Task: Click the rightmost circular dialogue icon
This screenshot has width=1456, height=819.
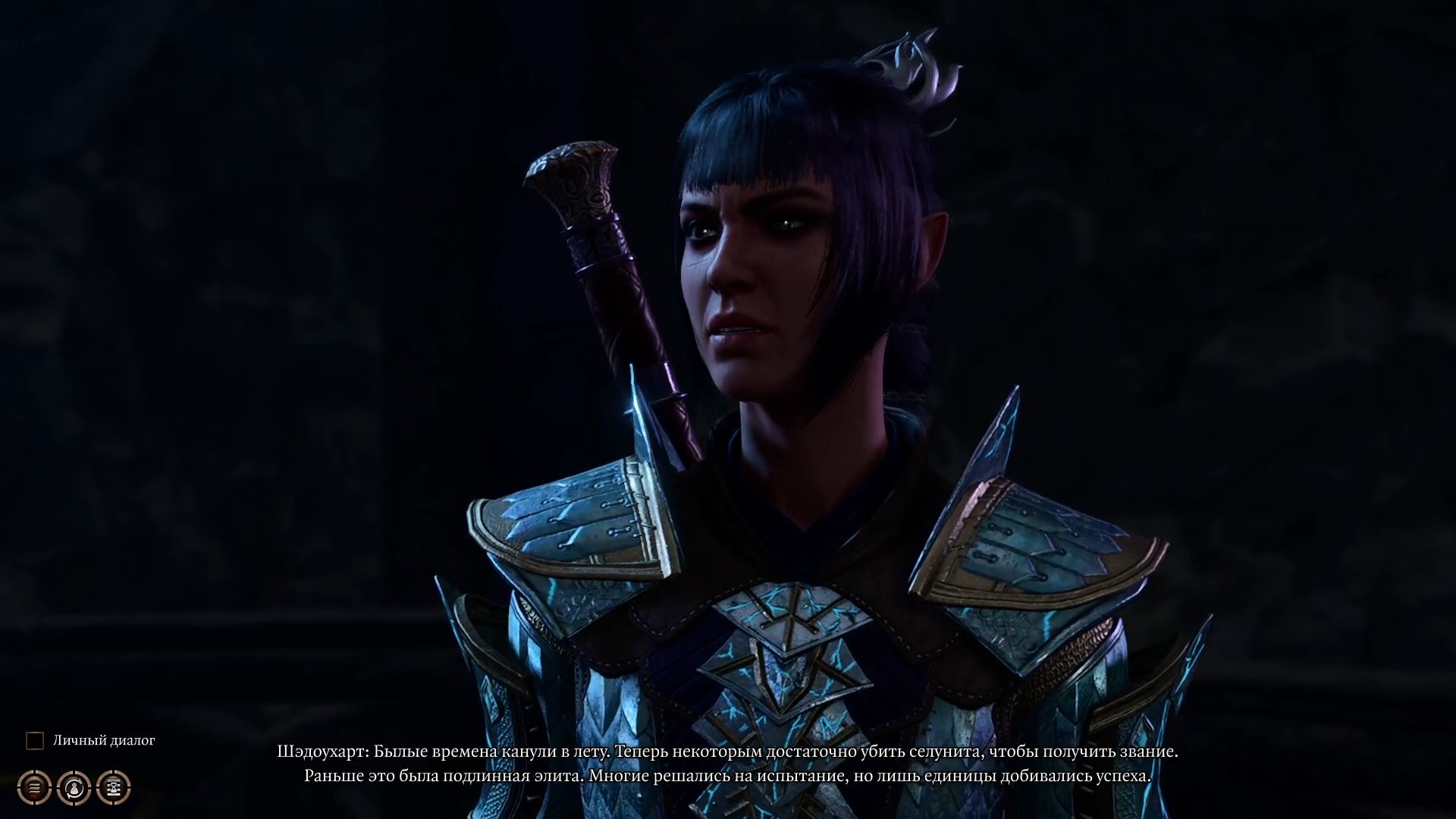Action: tap(112, 786)
